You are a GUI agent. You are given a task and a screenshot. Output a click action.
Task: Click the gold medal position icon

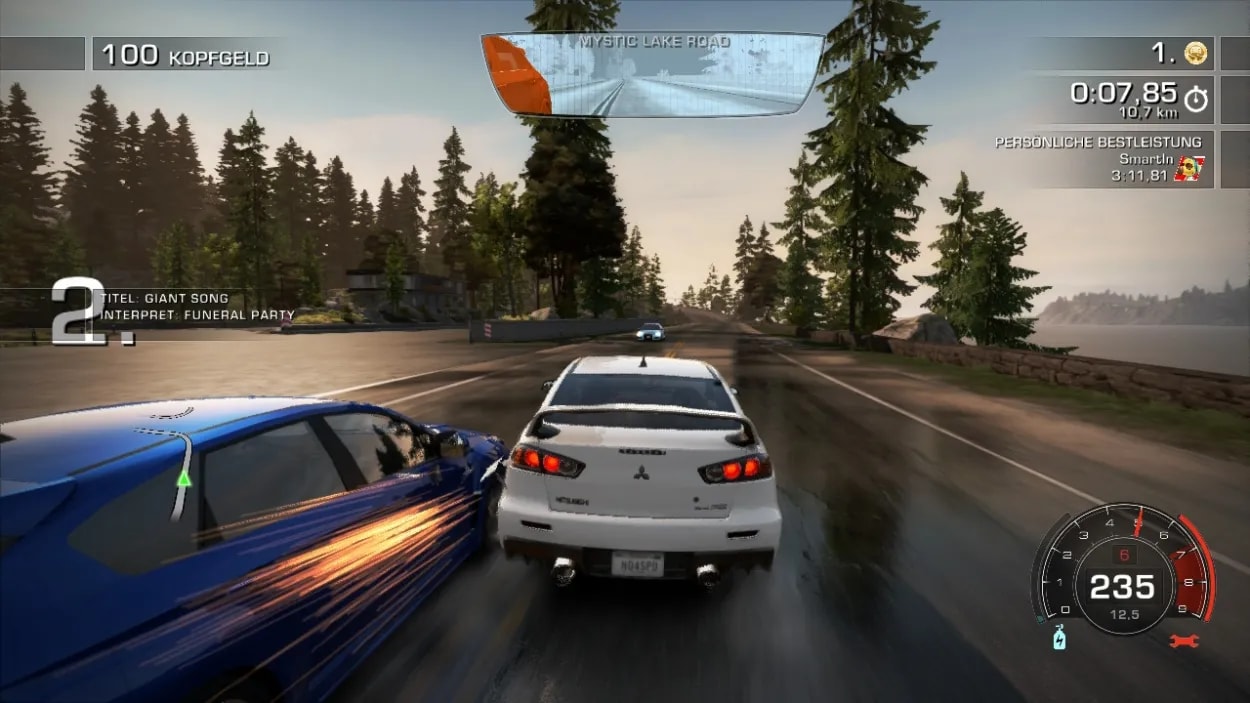point(1194,53)
